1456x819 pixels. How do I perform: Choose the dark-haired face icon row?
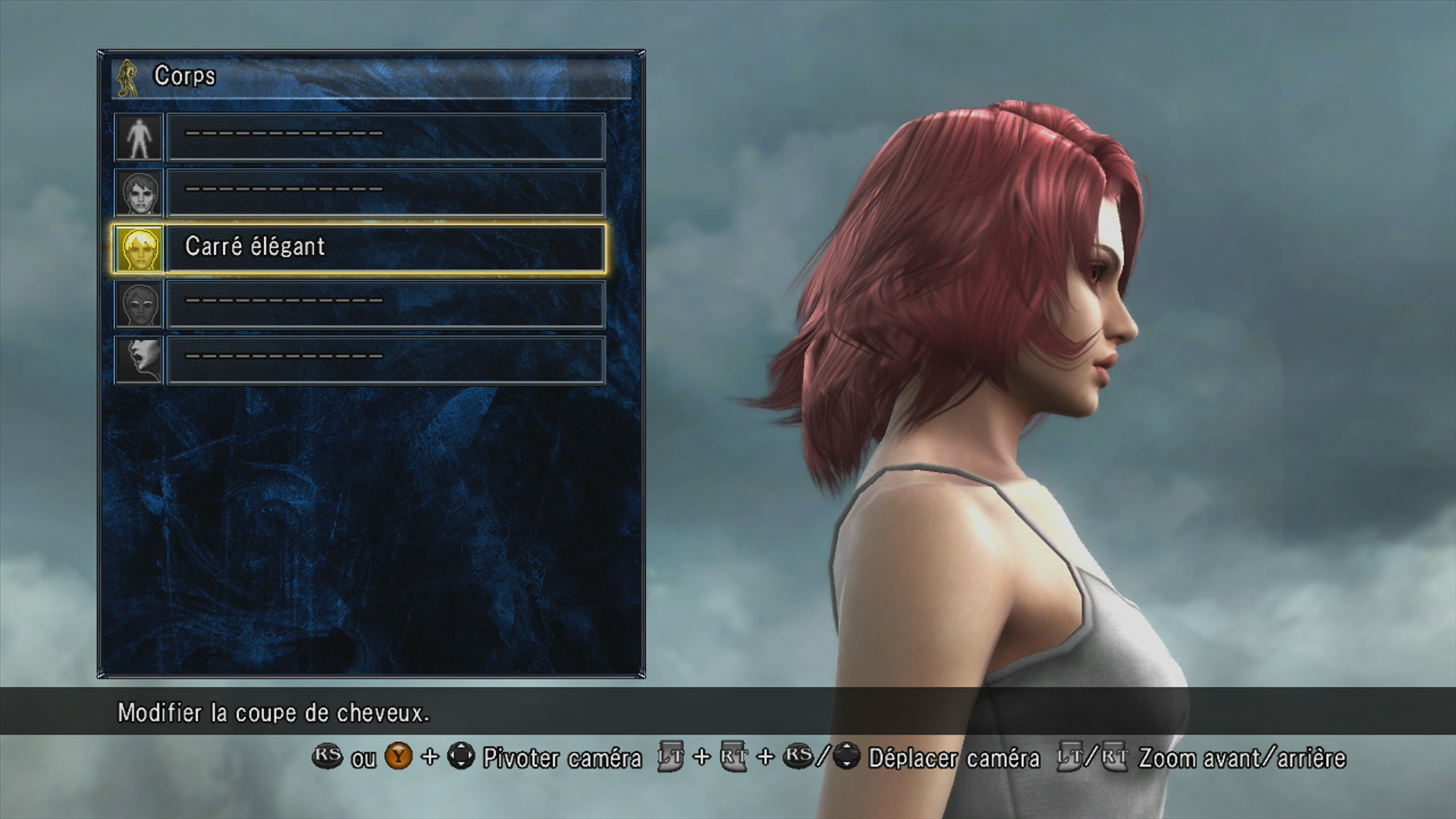pos(385,193)
